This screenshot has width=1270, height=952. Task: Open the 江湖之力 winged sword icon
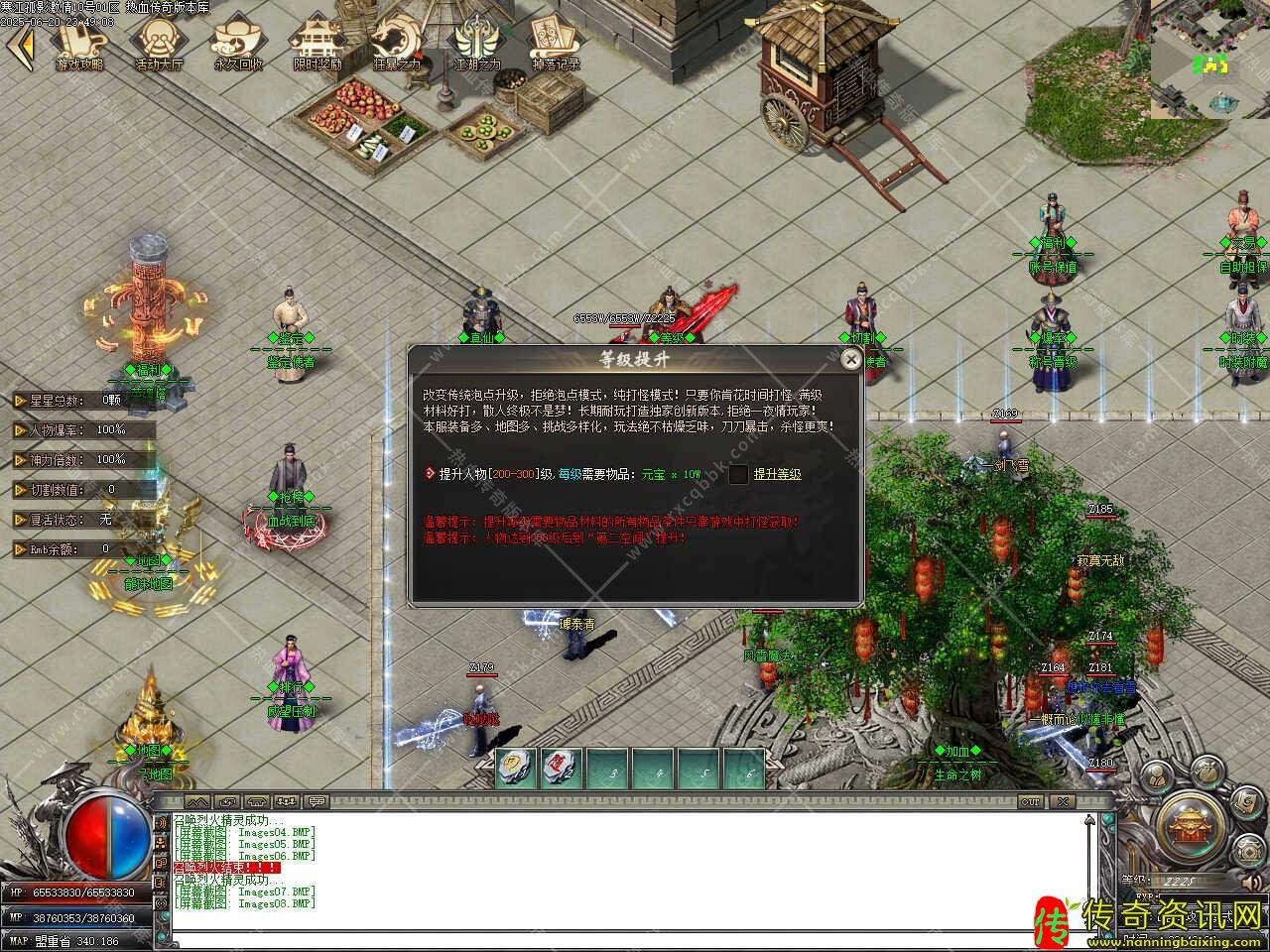pyautogui.click(x=476, y=43)
